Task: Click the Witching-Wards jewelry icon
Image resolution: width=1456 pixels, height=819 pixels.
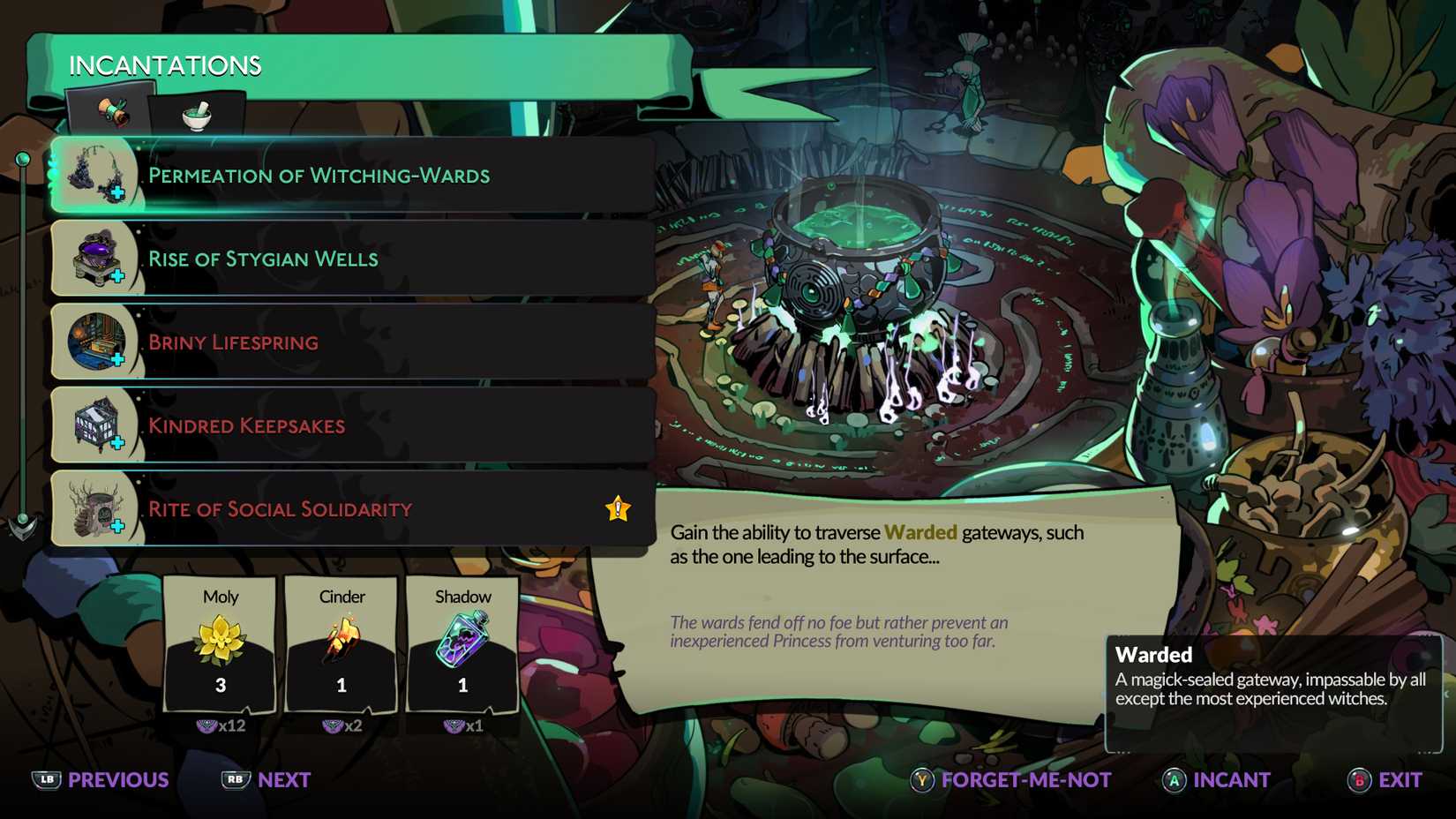Action: pyautogui.click(x=95, y=176)
